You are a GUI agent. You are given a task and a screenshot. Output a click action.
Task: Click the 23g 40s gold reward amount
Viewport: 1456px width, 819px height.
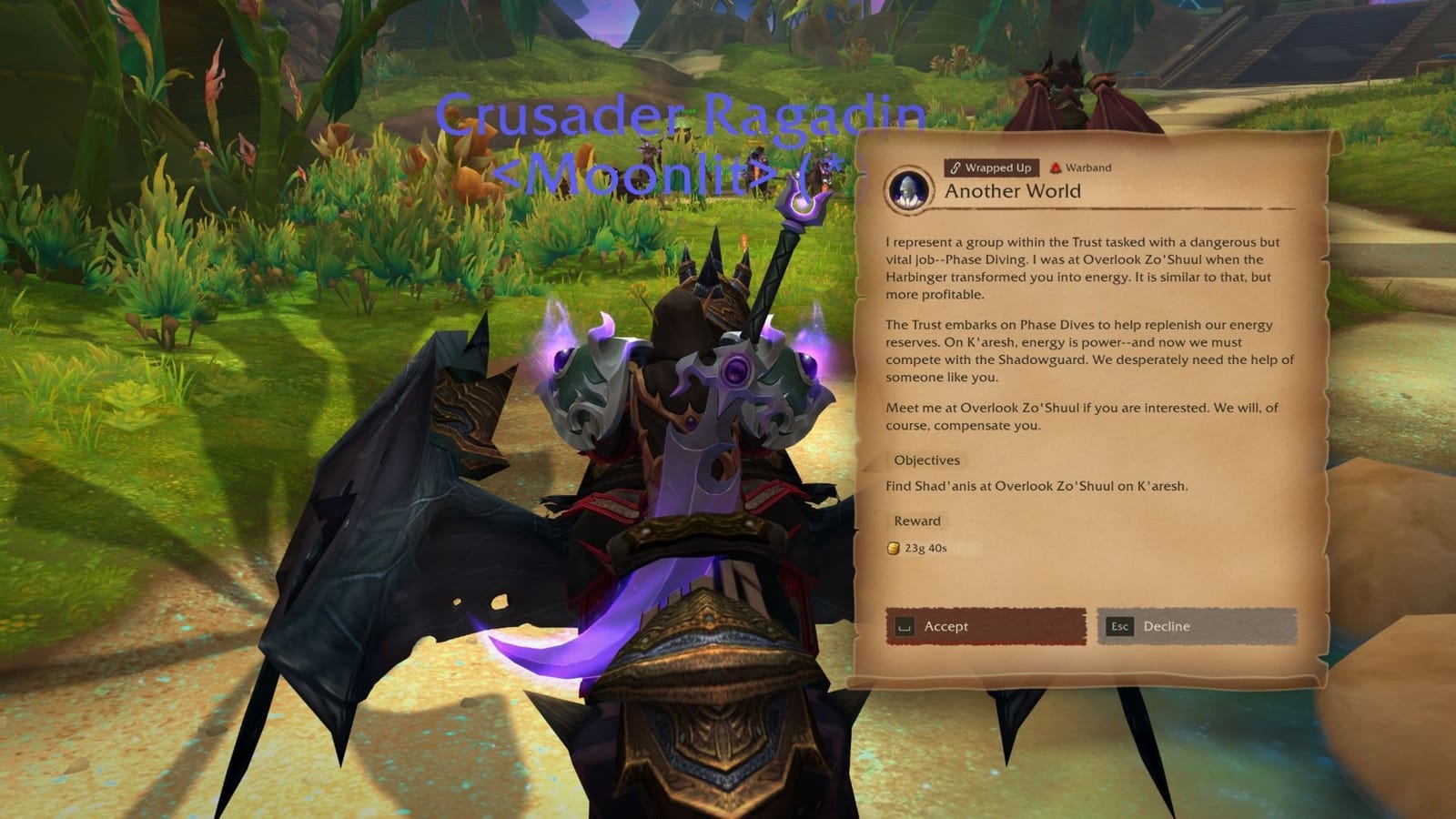coord(924,547)
